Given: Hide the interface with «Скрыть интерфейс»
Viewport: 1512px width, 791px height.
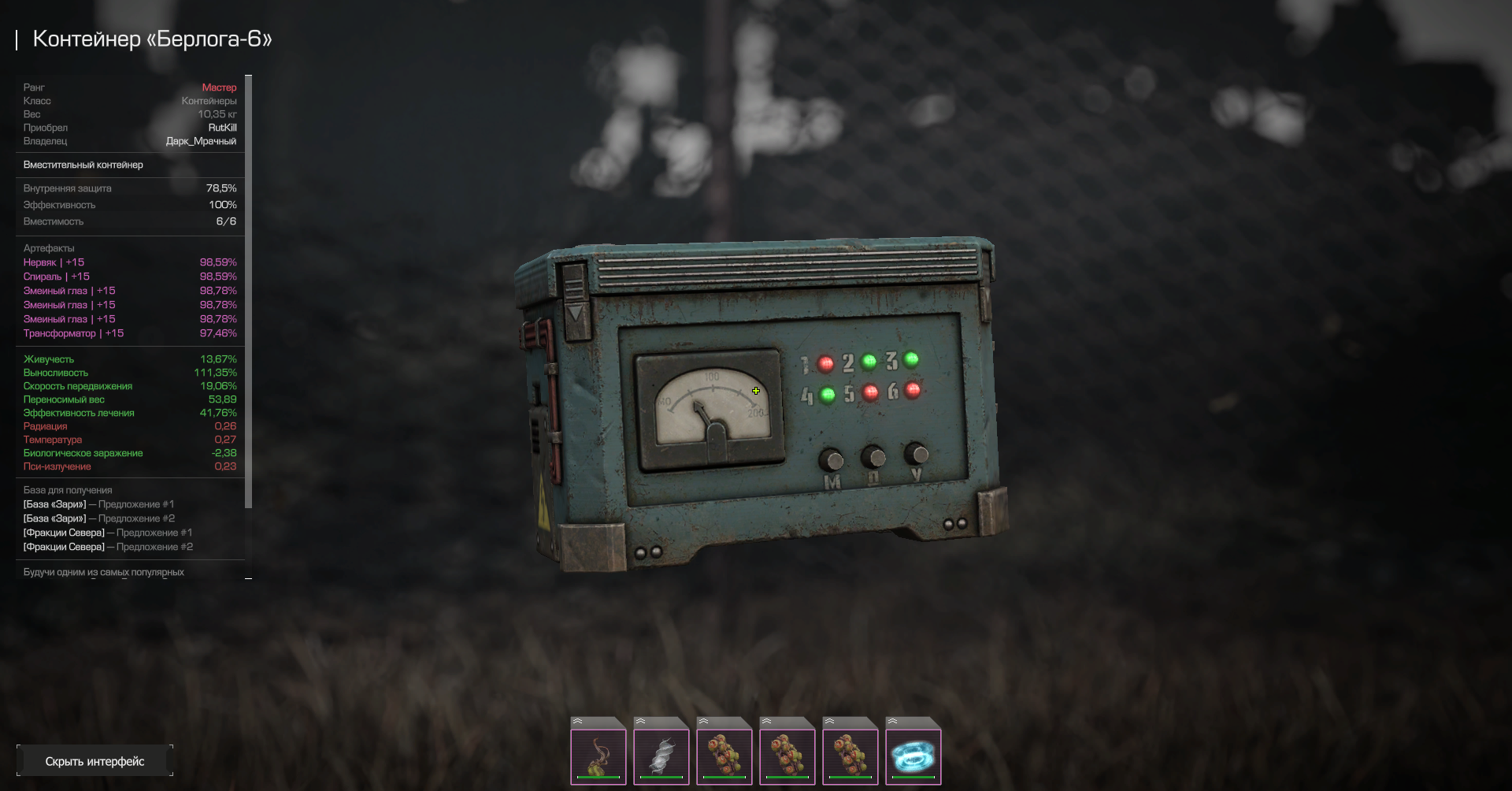Looking at the screenshot, I should pos(94,761).
